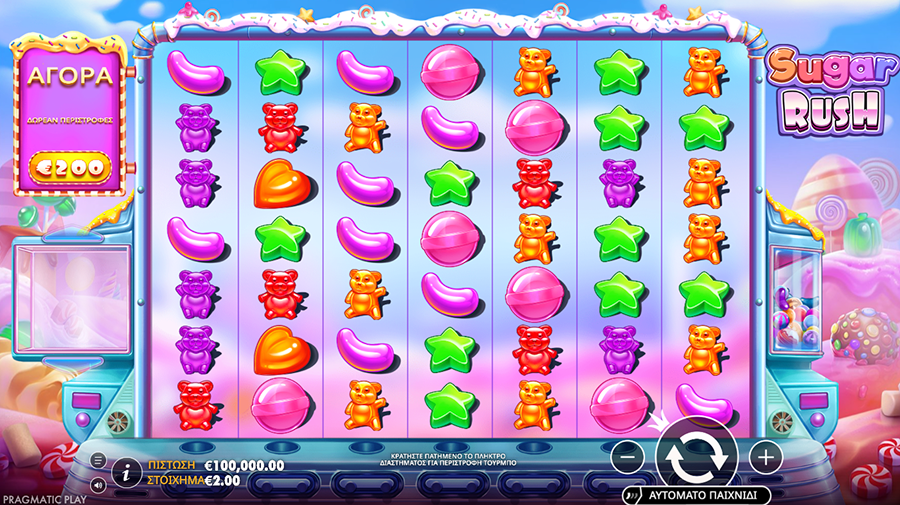The image size is (900, 505).
Task: Spin the reels with the circular arrows button
Action: (696, 456)
